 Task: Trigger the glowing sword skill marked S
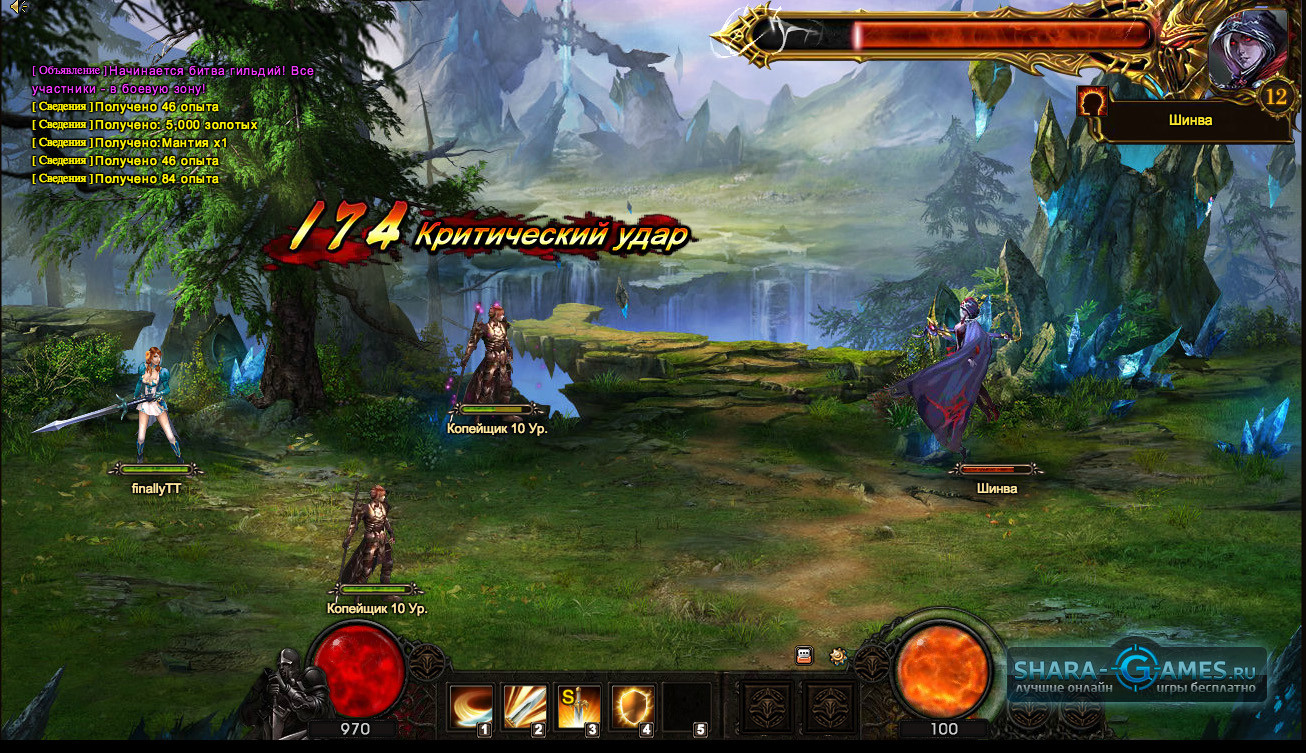click(578, 707)
